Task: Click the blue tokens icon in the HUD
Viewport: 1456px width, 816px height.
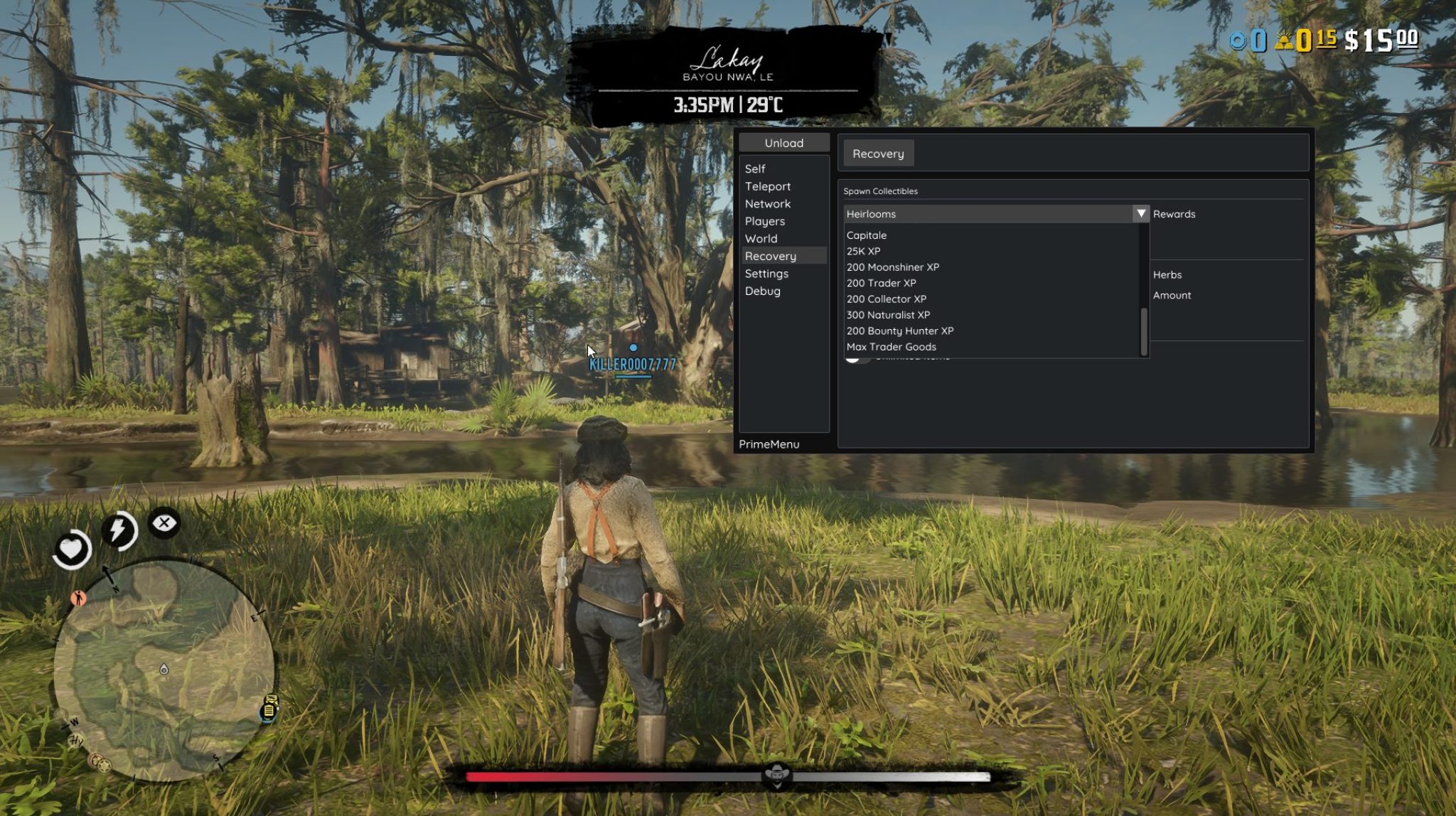Action: click(x=1238, y=41)
